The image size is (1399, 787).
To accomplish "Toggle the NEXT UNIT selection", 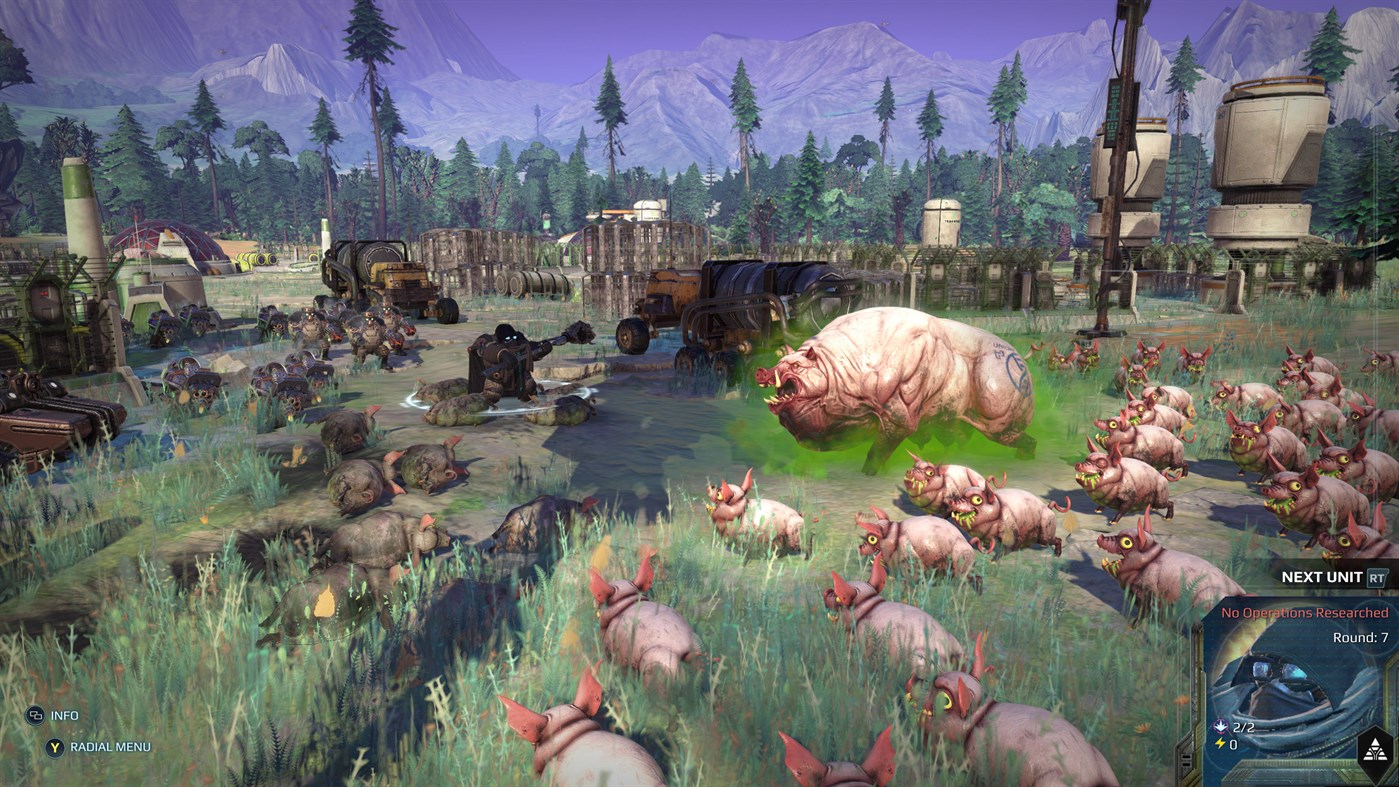I will point(1322,576).
